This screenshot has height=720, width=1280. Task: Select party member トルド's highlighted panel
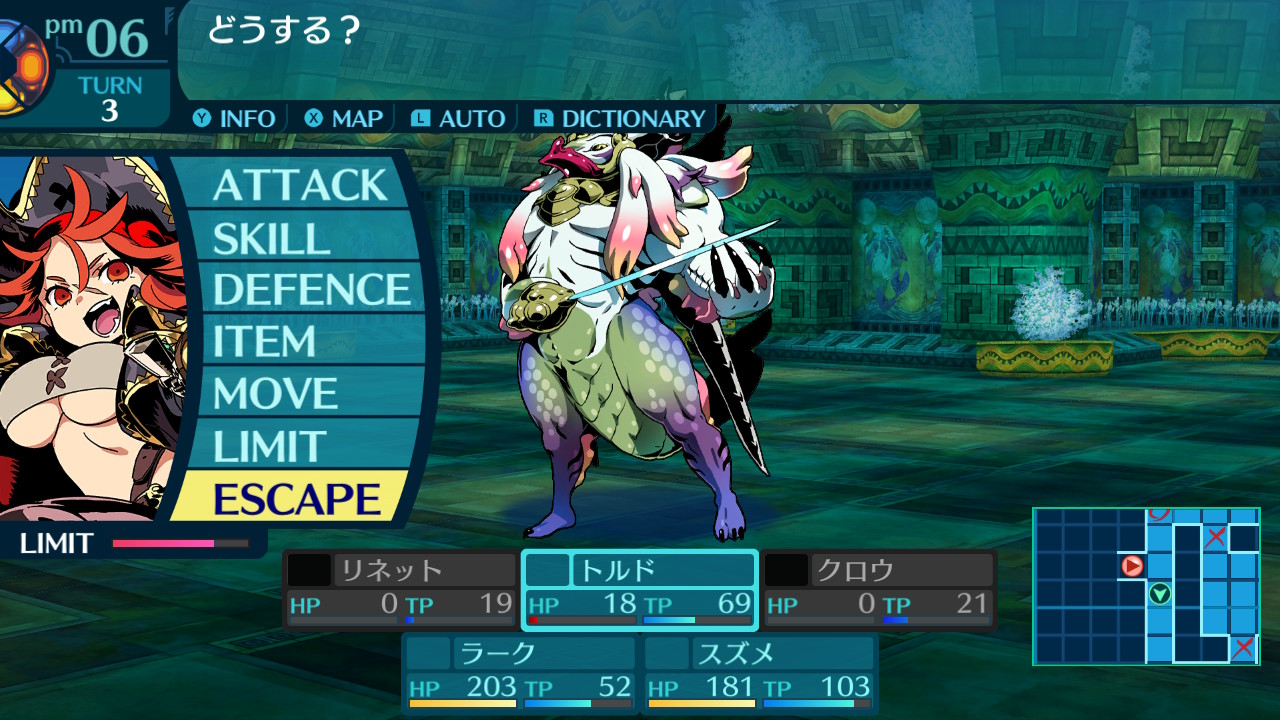(640, 589)
